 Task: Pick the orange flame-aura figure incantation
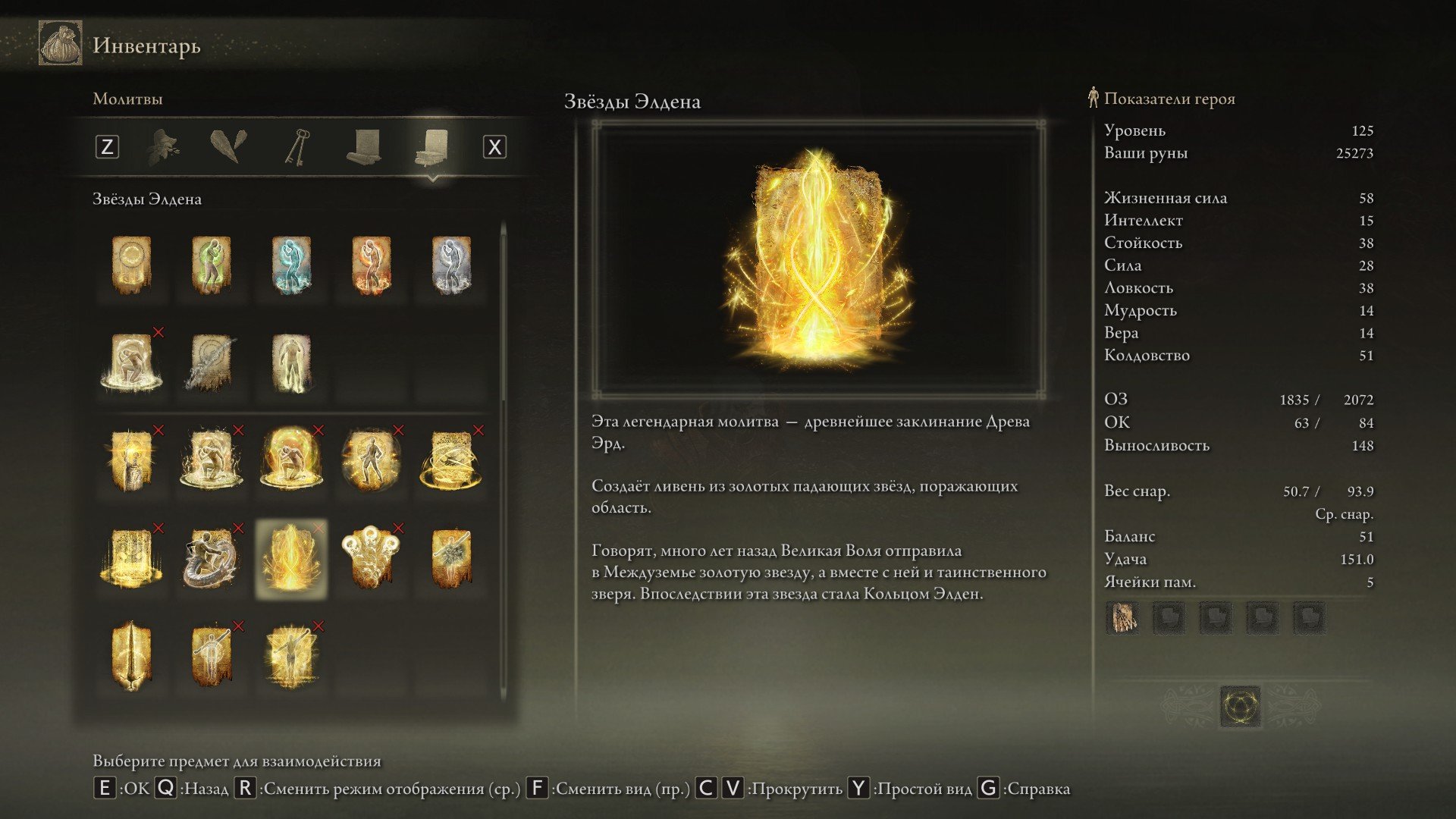(372, 265)
